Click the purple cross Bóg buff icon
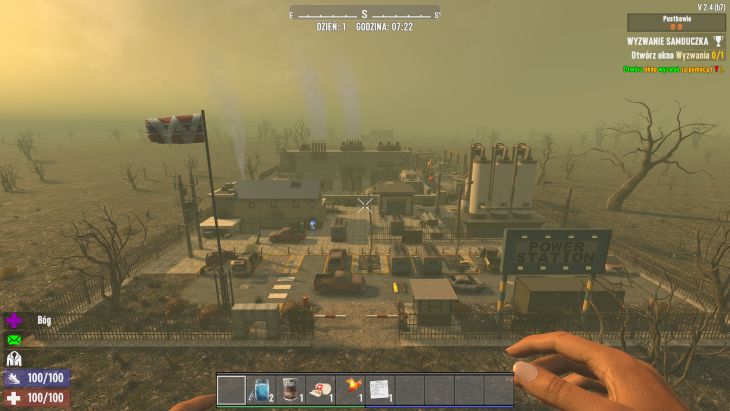This screenshot has height=411, width=730. coord(15,321)
